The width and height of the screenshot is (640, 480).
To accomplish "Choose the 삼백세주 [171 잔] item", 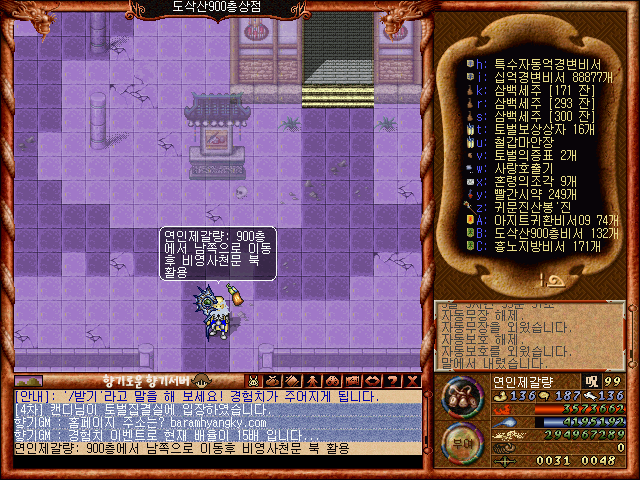I will coord(530,89).
